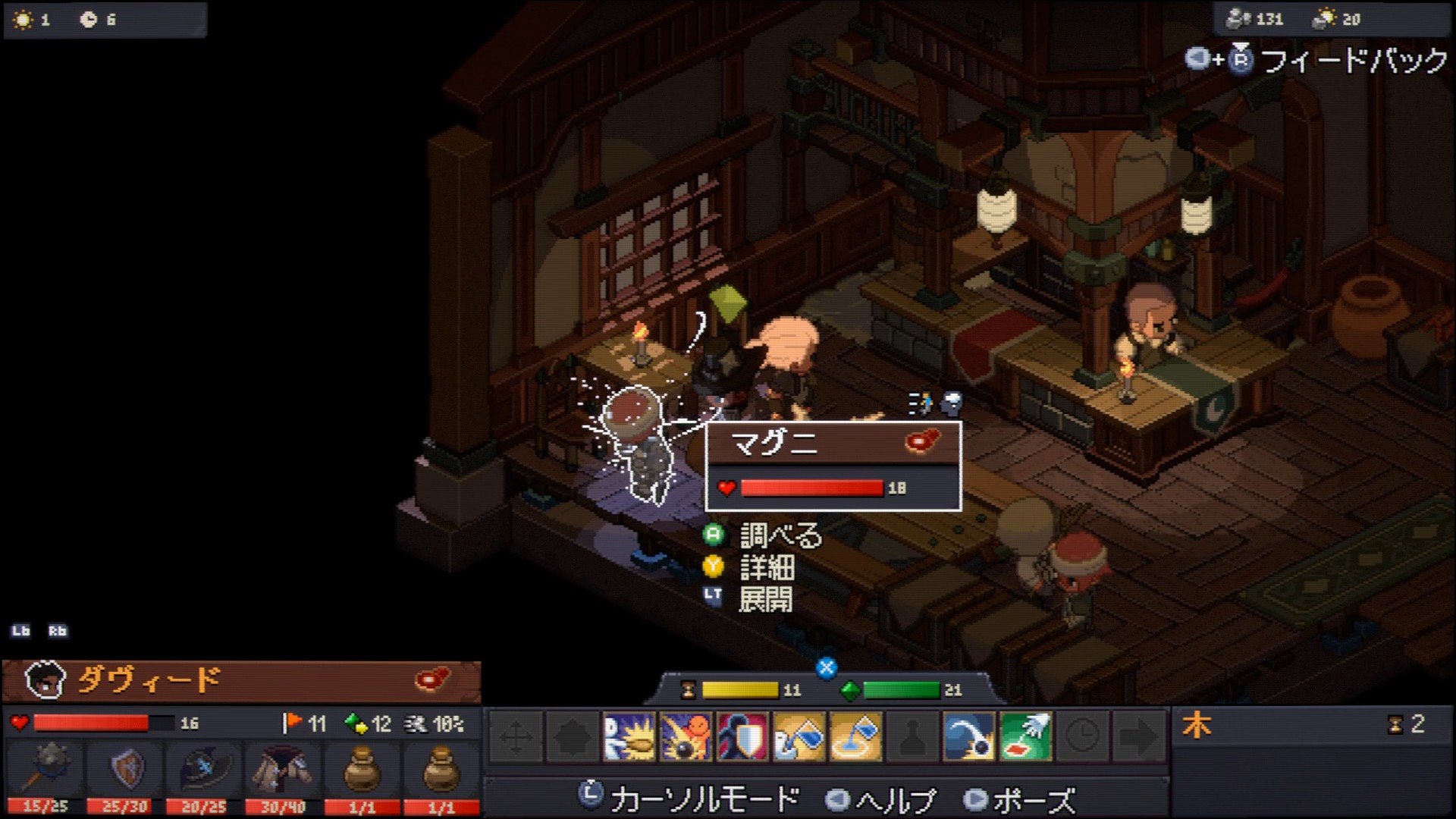Click the greyed-out clock wait icon

pyautogui.click(x=1082, y=736)
